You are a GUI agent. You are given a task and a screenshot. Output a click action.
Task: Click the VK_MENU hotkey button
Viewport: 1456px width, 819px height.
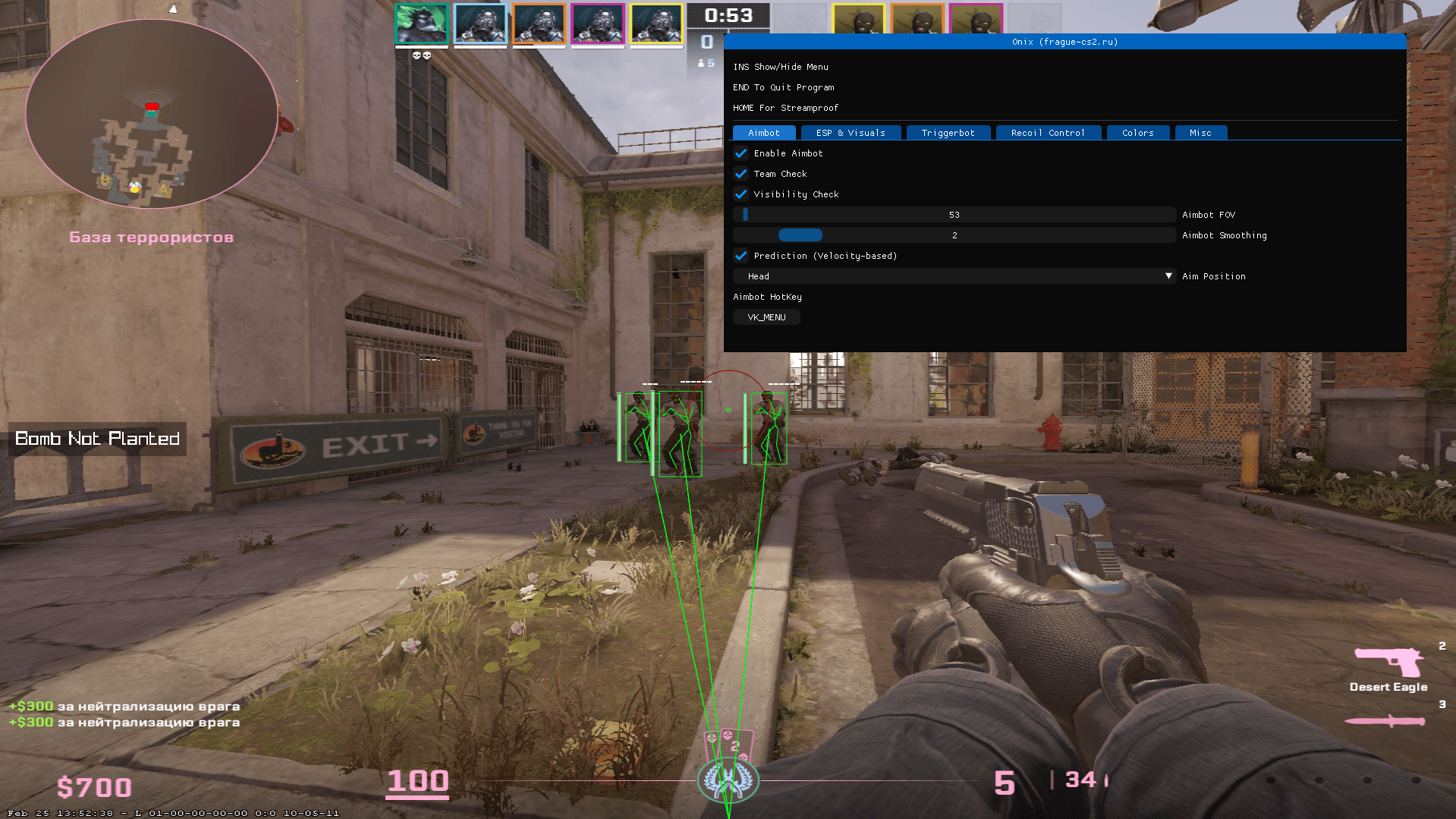pos(766,317)
